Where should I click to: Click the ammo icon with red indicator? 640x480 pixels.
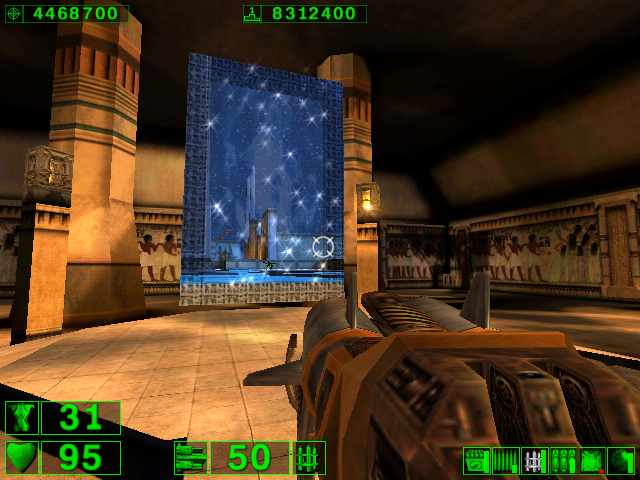[x=592, y=460]
